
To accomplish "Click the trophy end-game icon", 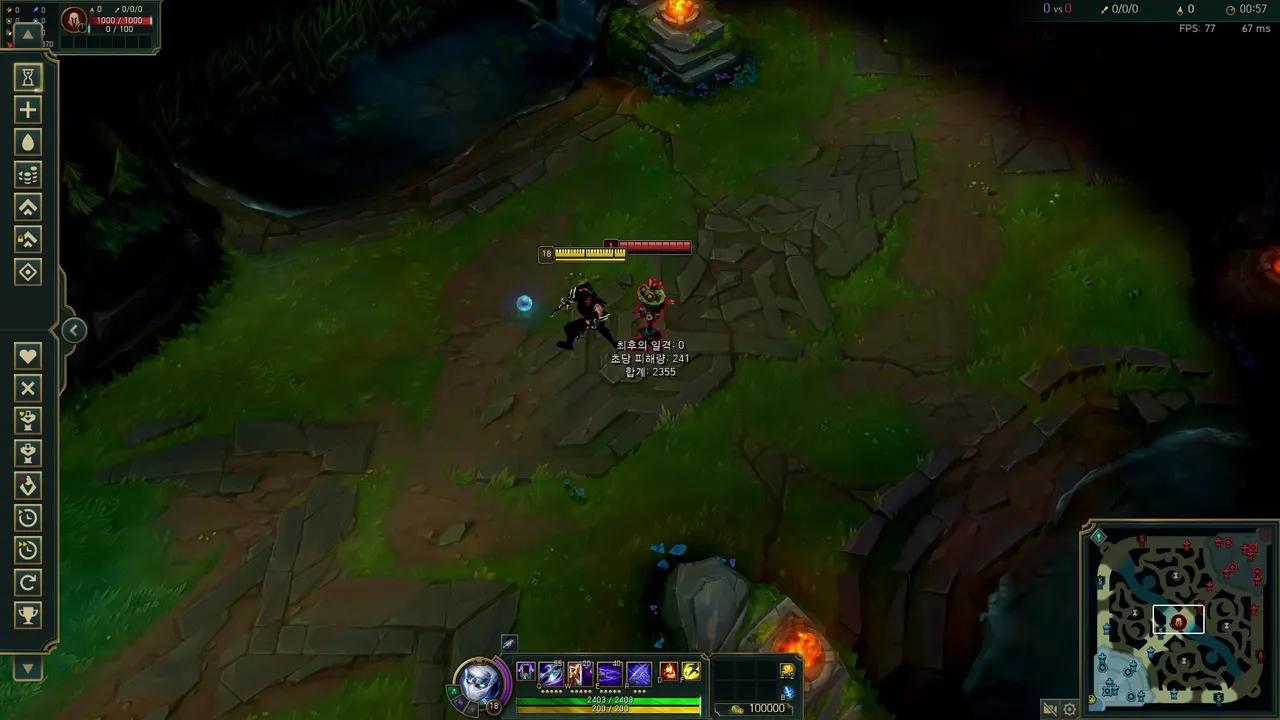I will pos(28,615).
